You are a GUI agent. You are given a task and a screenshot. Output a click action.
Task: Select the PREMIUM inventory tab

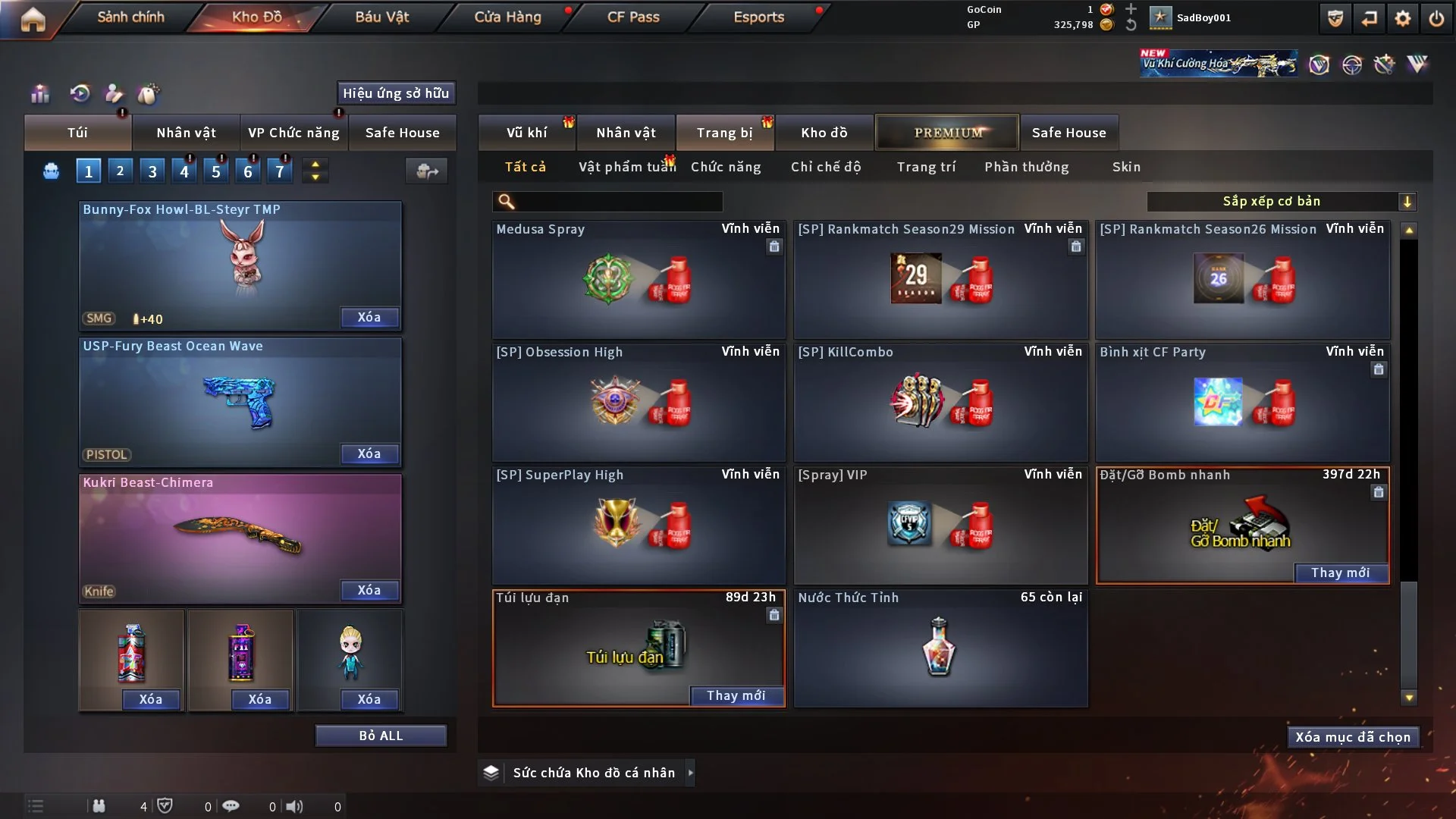pos(947,133)
